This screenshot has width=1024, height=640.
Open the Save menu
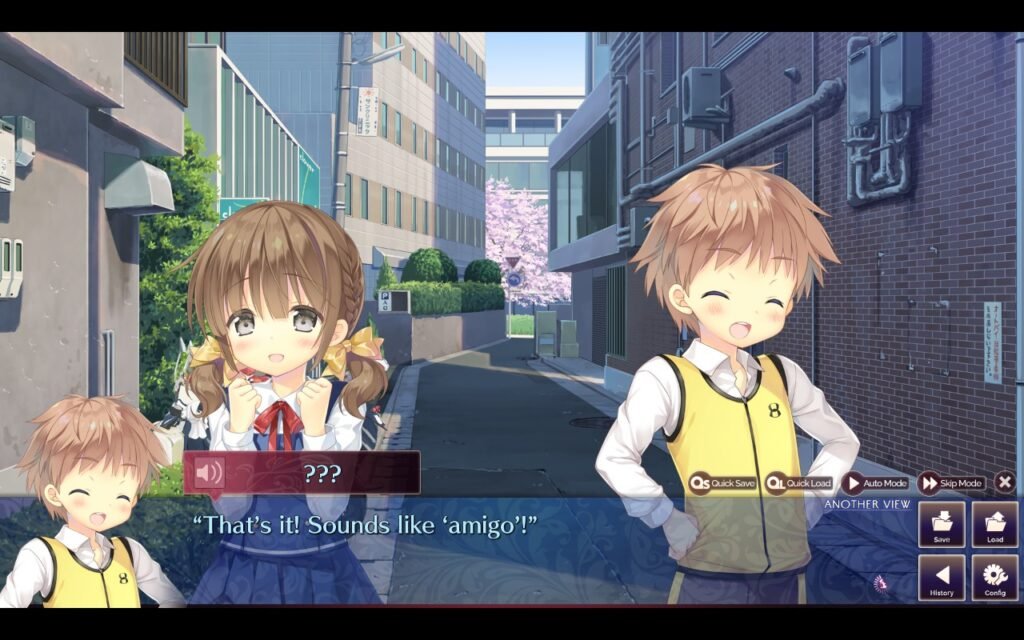pos(942,525)
